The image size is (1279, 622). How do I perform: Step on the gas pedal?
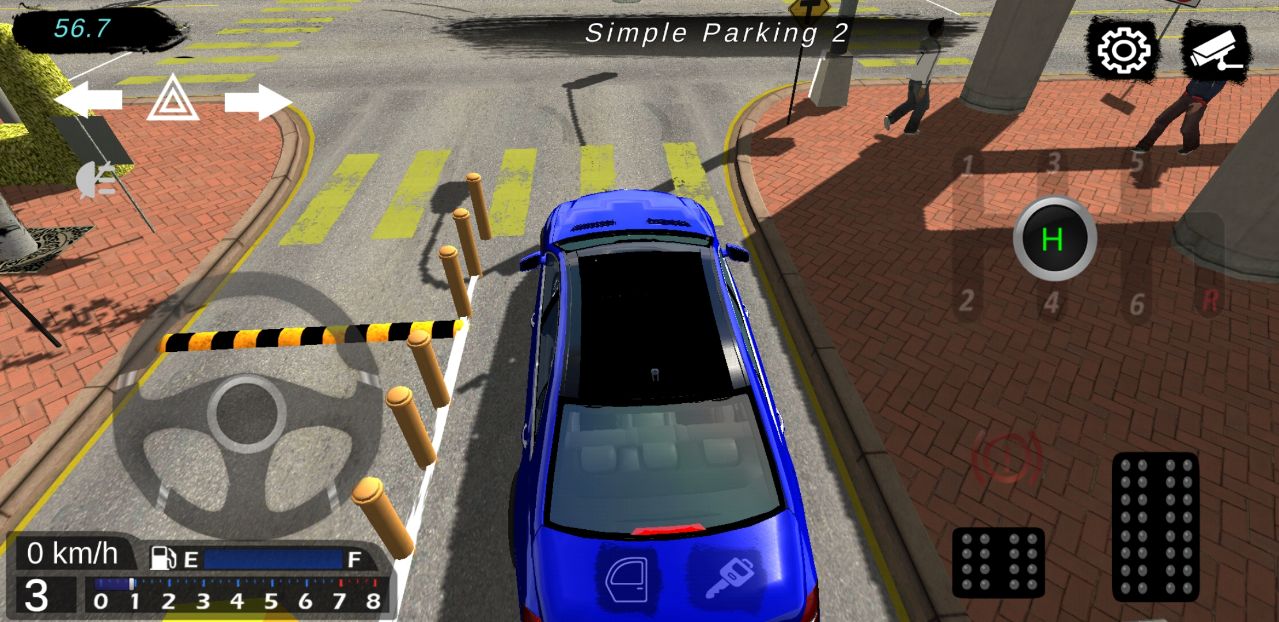(x=1155, y=526)
